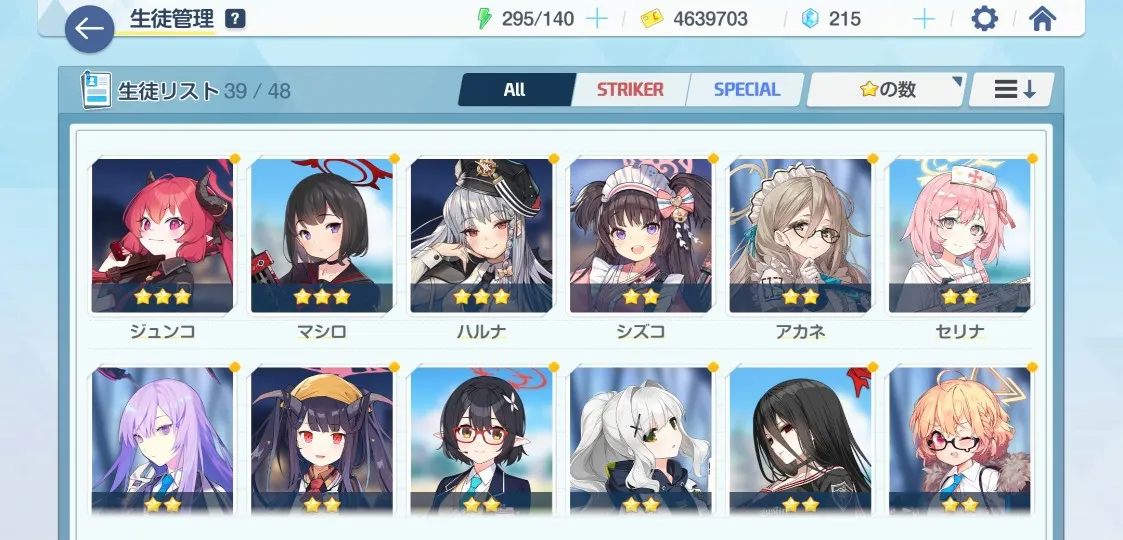
Task: Choose the white-haired twin-tail student card
Action: pos(641,441)
